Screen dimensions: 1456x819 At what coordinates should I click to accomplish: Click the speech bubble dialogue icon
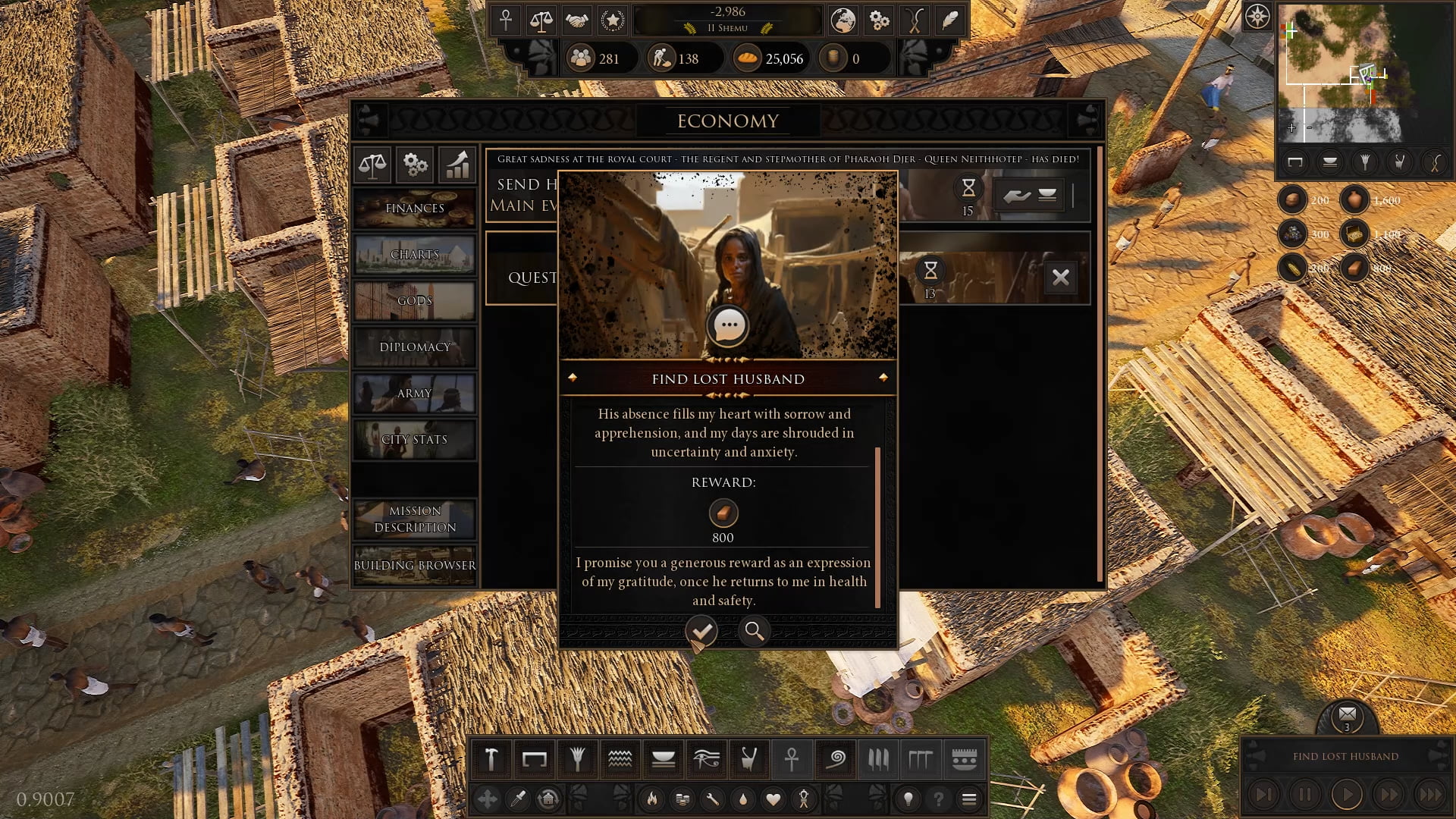[728, 325]
